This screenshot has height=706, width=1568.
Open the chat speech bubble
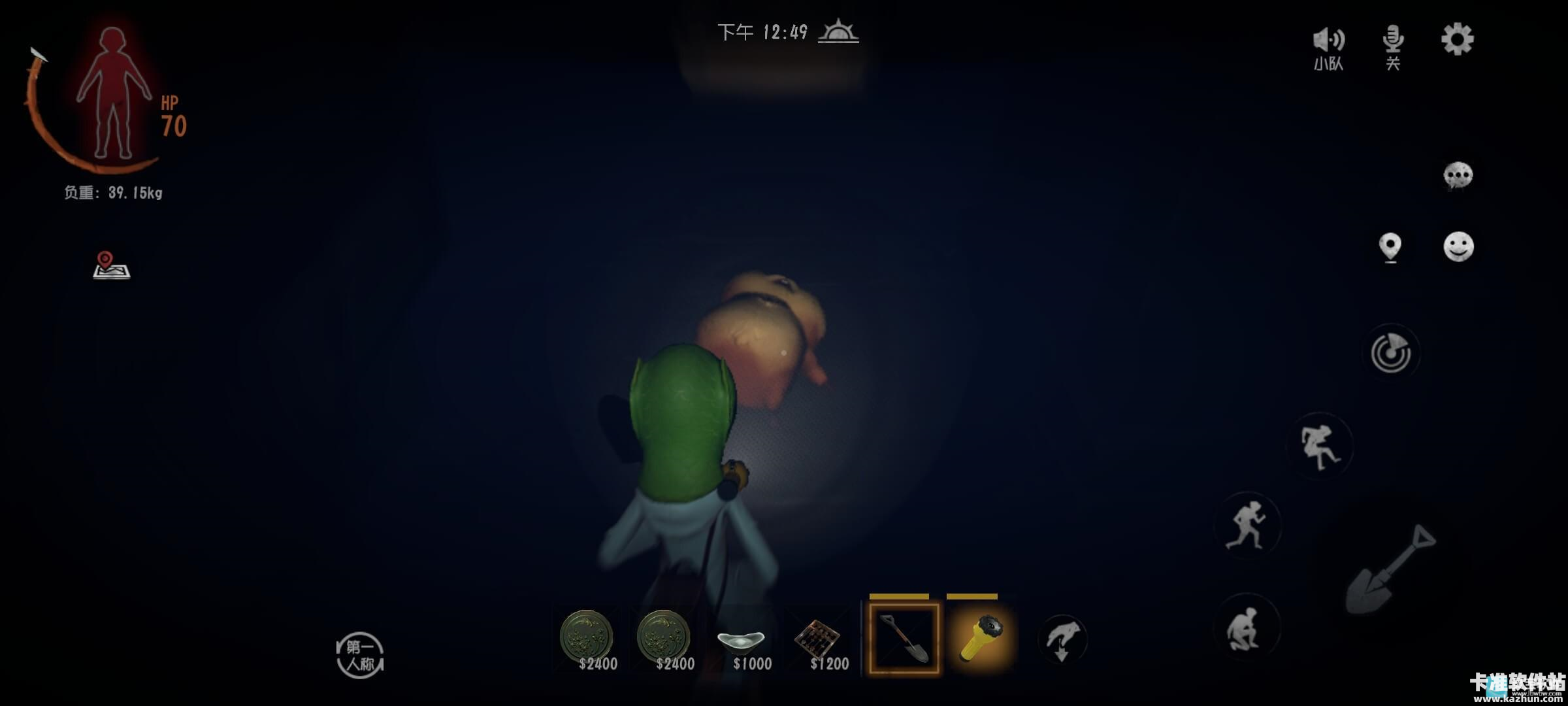coord(1458,175)
